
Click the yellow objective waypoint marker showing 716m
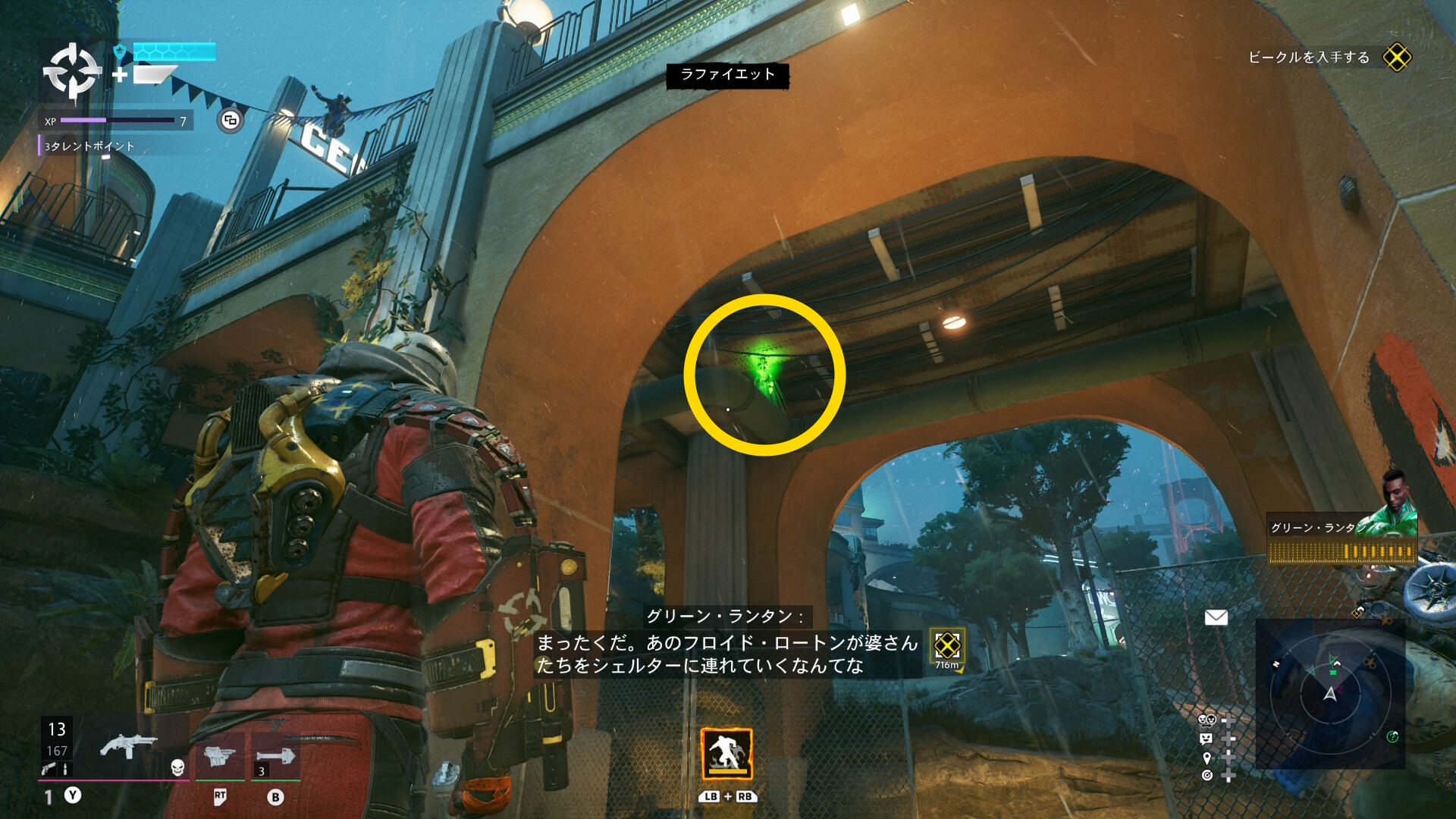pyautogui.click(x=947, y=647)
